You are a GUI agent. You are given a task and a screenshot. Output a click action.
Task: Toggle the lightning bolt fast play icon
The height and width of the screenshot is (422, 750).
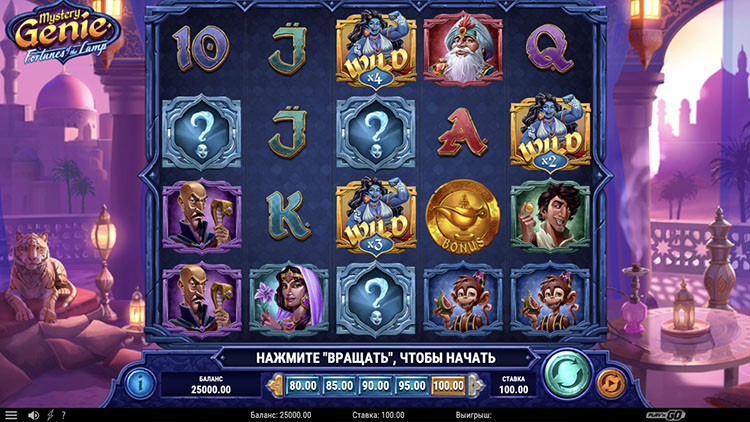(x=50, y=415)
